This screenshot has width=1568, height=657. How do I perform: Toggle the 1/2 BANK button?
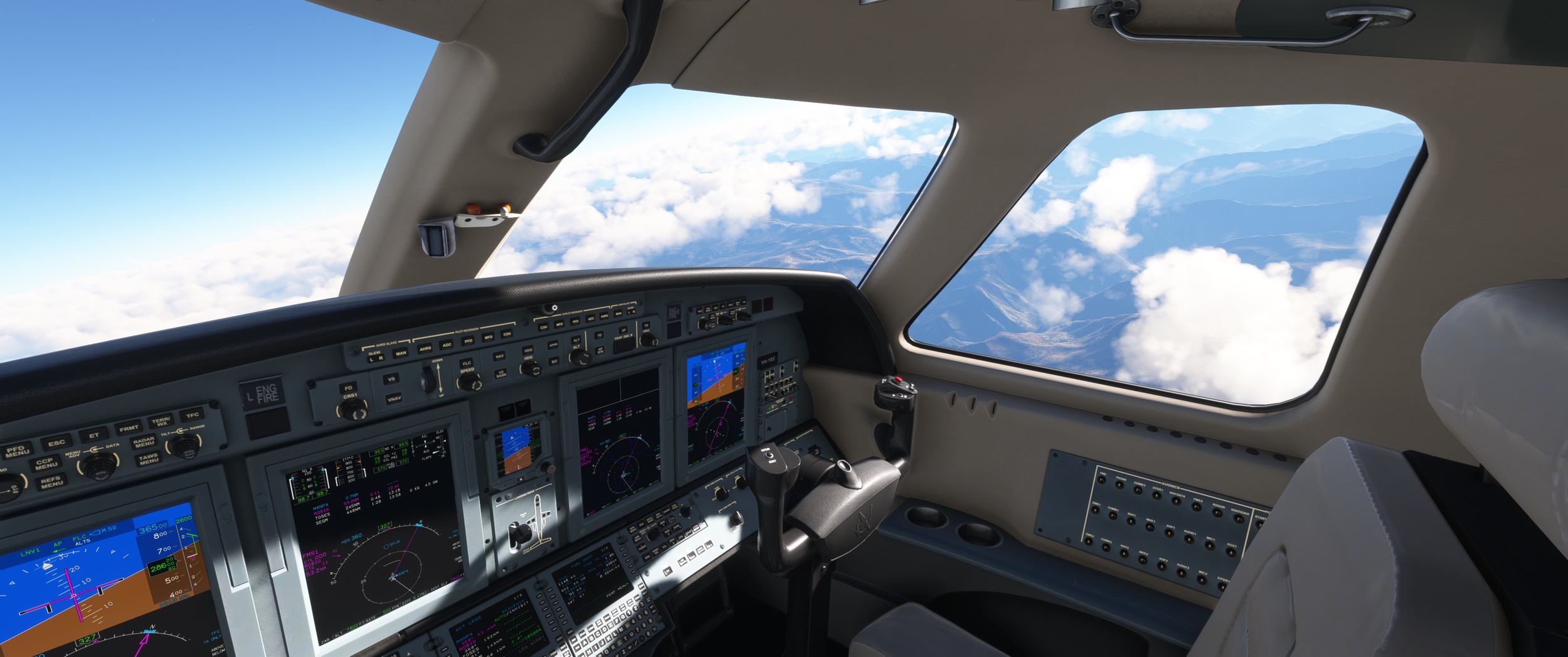(501, 373)
